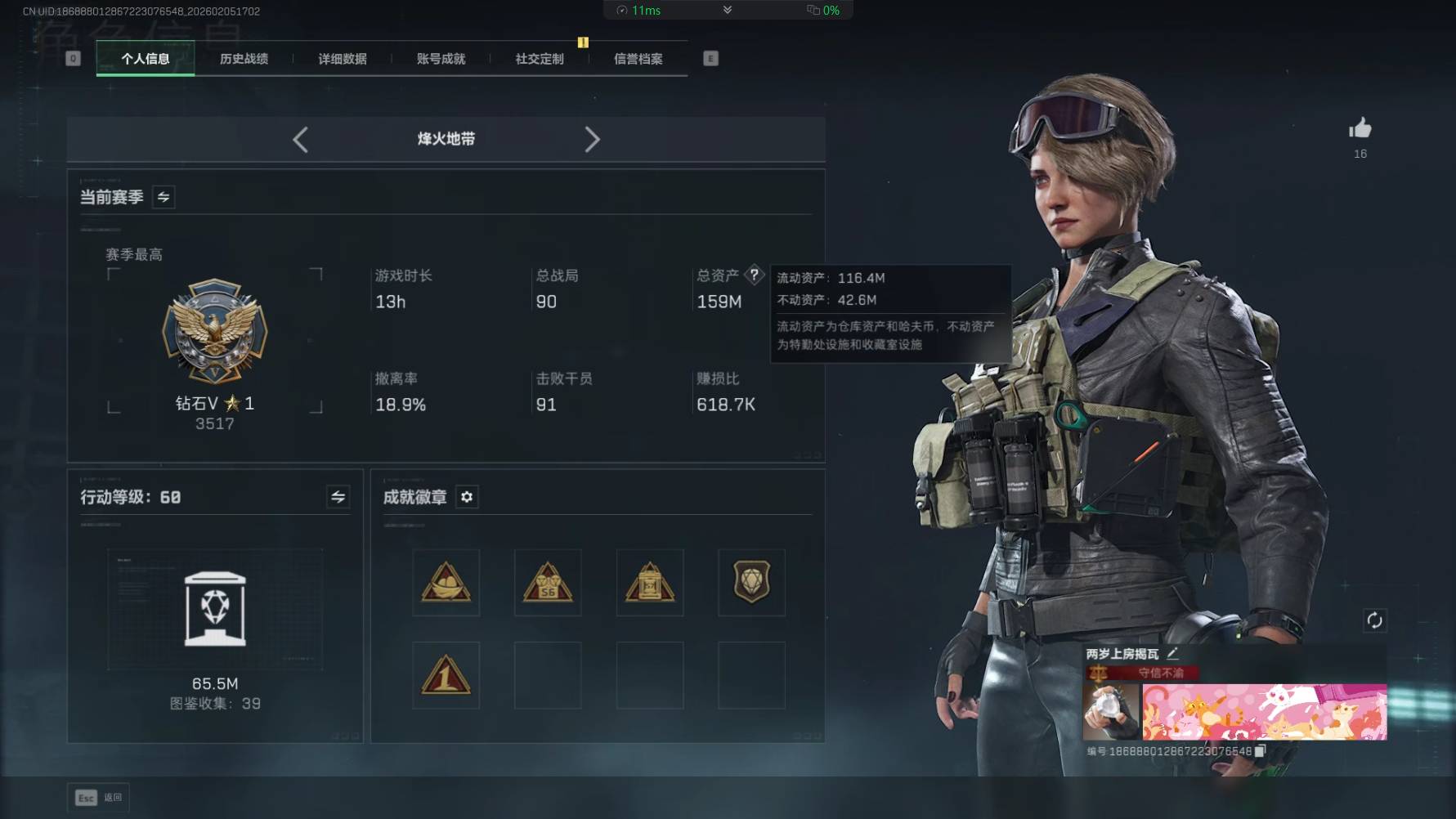The width and height of the screenshot is (1456, 819).
Task: Toggle the swap icon in 行动等级 panel
Action: click(338, 497)
